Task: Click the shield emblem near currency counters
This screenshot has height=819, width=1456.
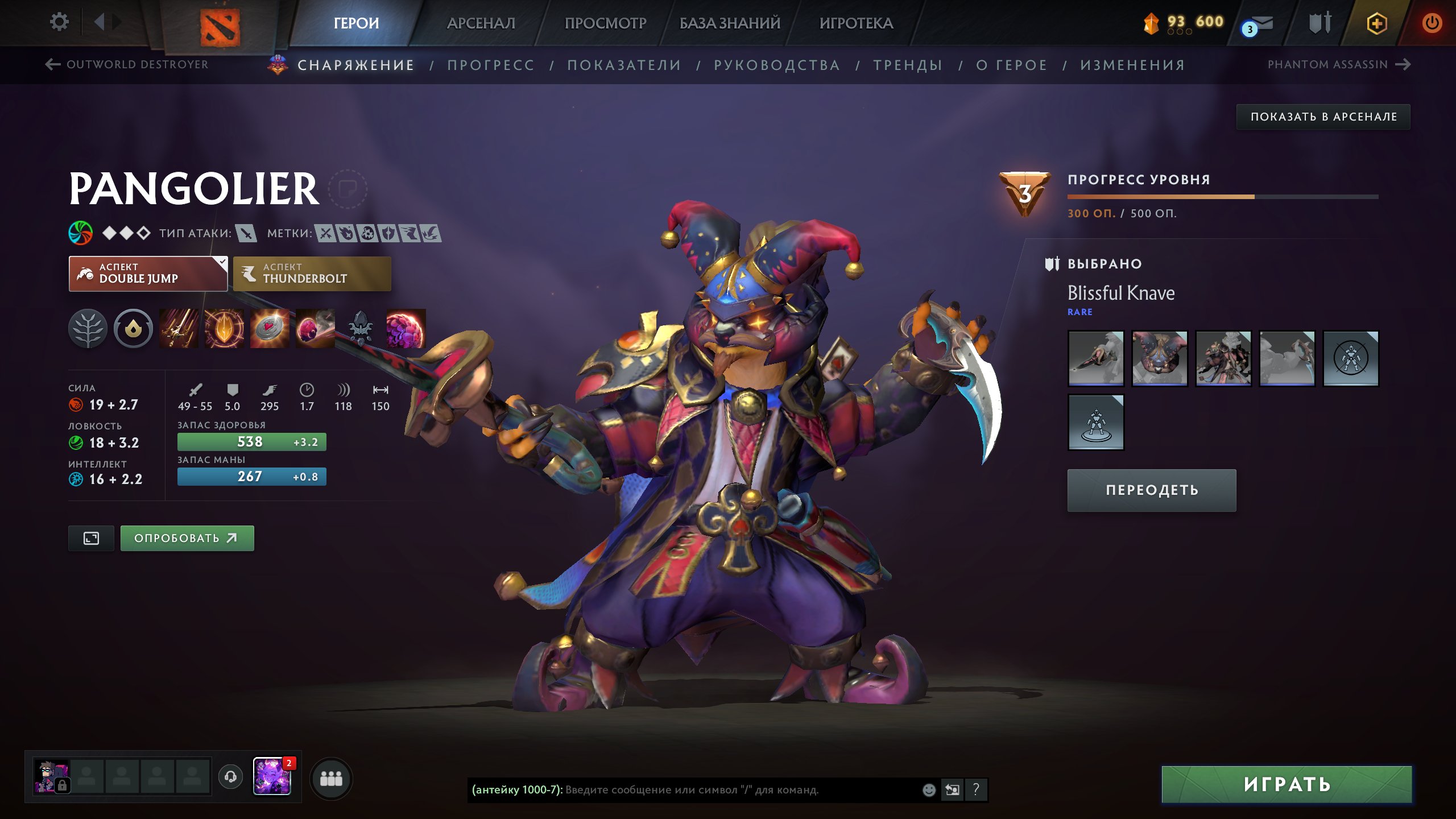Action: tap(1320, 23)
